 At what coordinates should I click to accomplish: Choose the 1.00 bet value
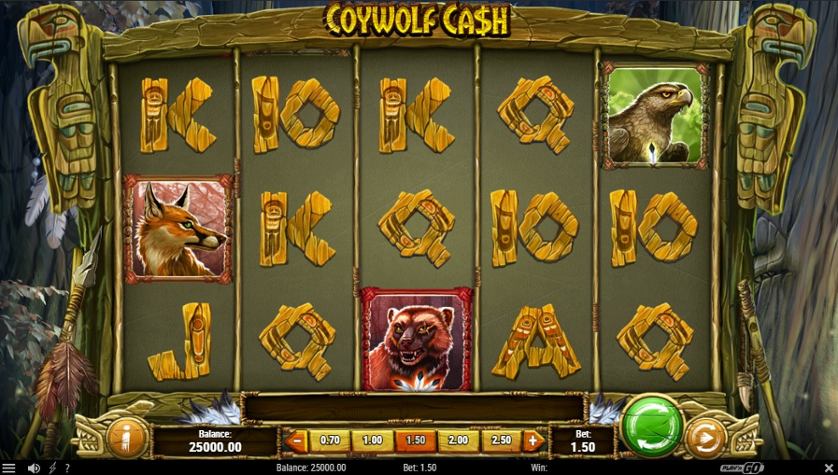point(372,440)
